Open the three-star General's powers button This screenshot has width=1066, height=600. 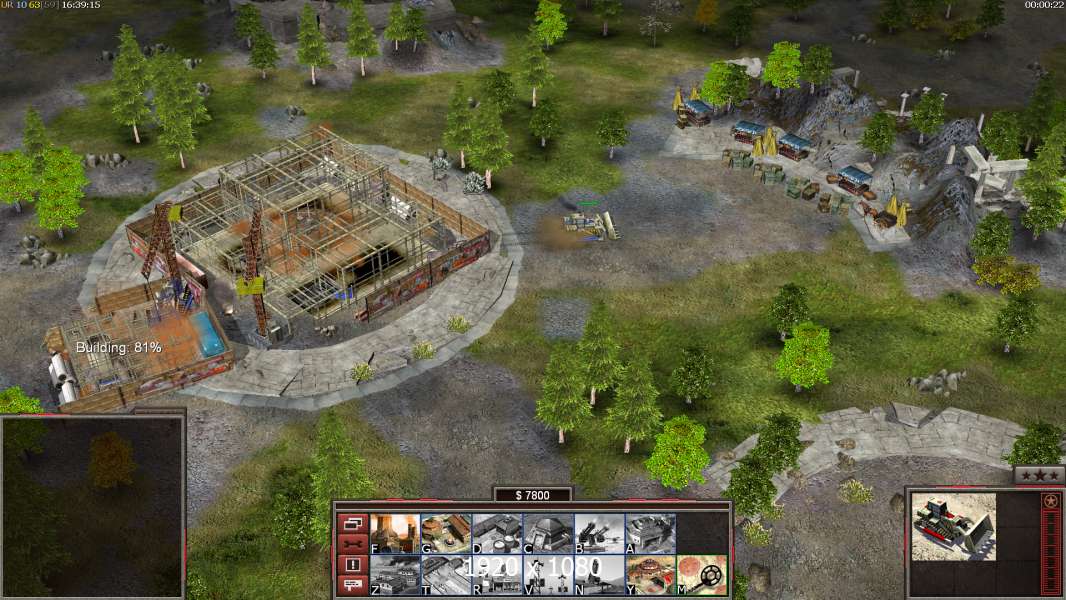click(x=1038, y=476)
